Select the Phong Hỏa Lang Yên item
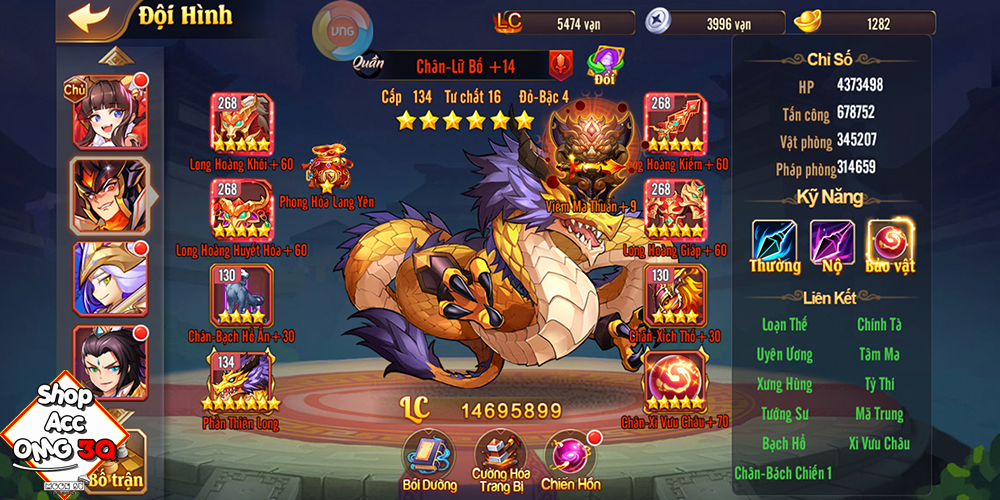Viewport: 1000px width, 500px height. (326, 168)
